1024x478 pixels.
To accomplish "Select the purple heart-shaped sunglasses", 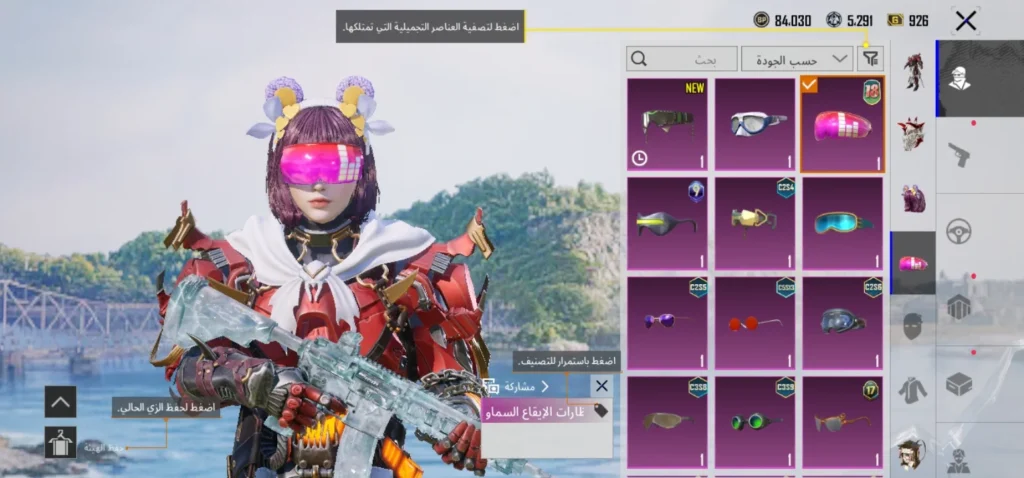I will (667, 322).
